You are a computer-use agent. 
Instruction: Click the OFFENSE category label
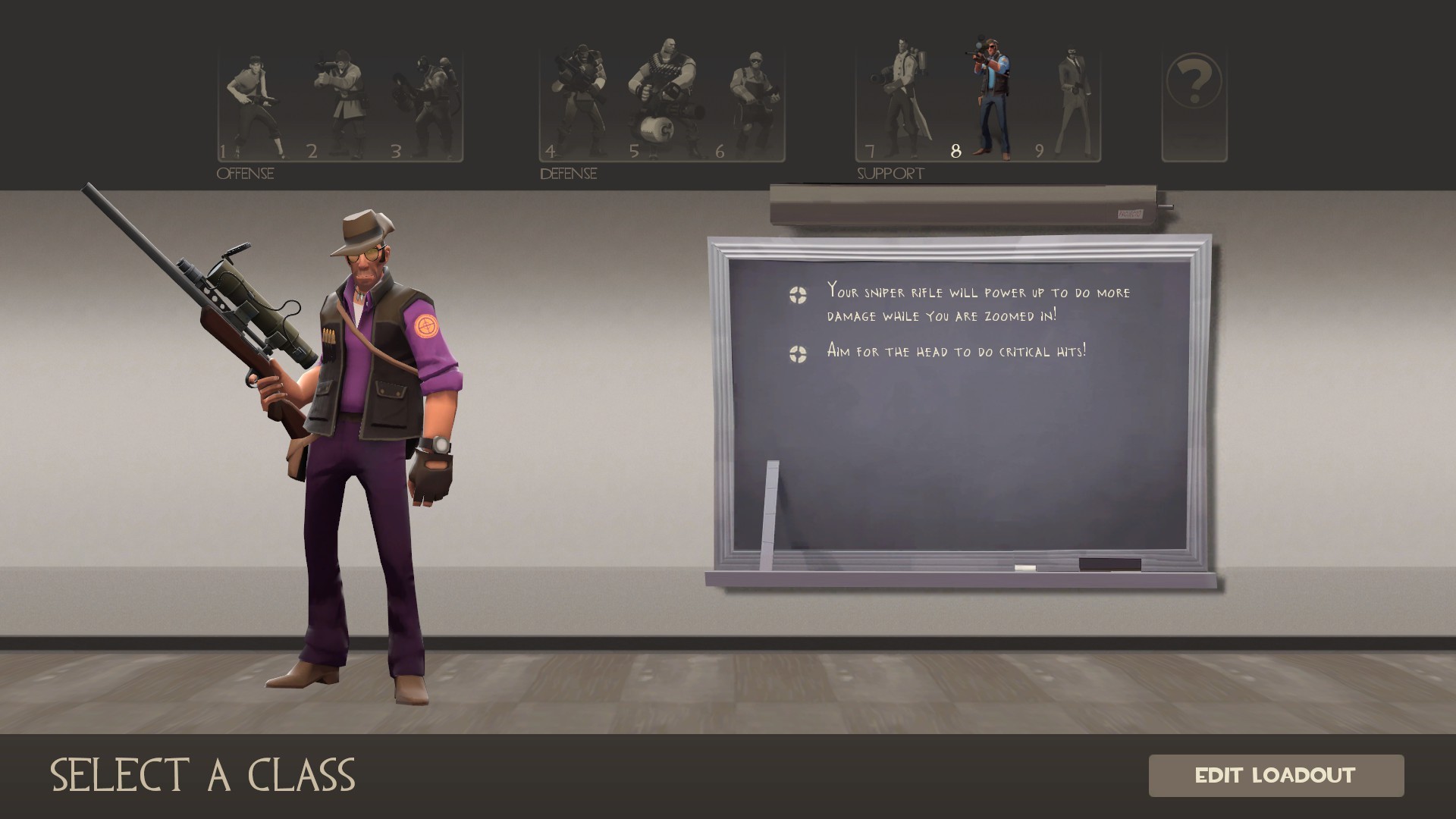tap(244, 173)
